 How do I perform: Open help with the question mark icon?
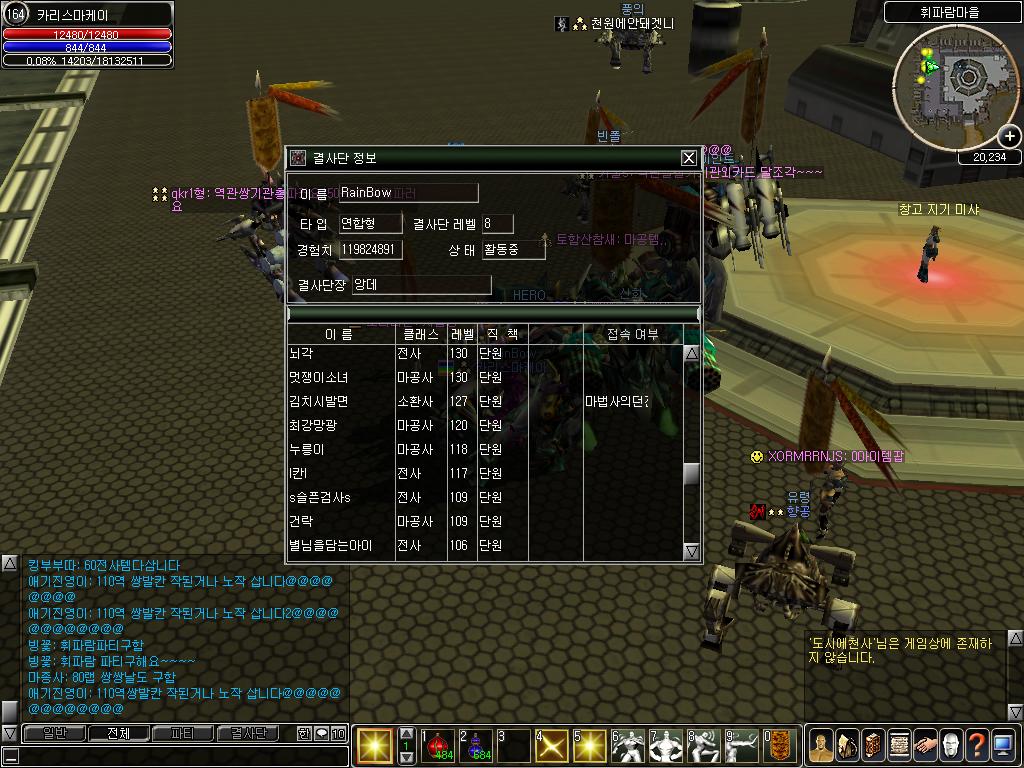pyautogui.click(x=977, y=745)
